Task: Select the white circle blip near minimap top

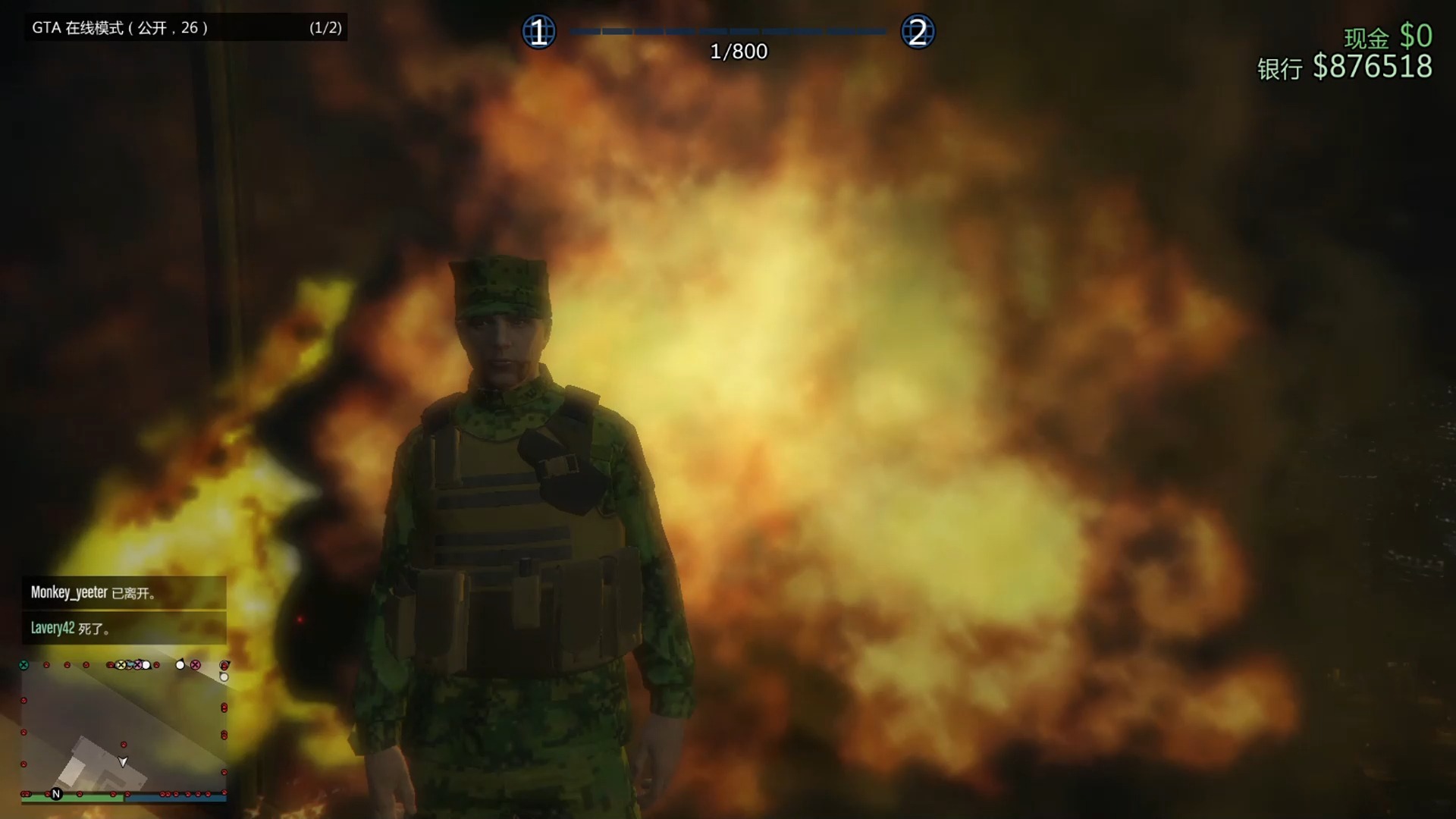Action: 180,665
